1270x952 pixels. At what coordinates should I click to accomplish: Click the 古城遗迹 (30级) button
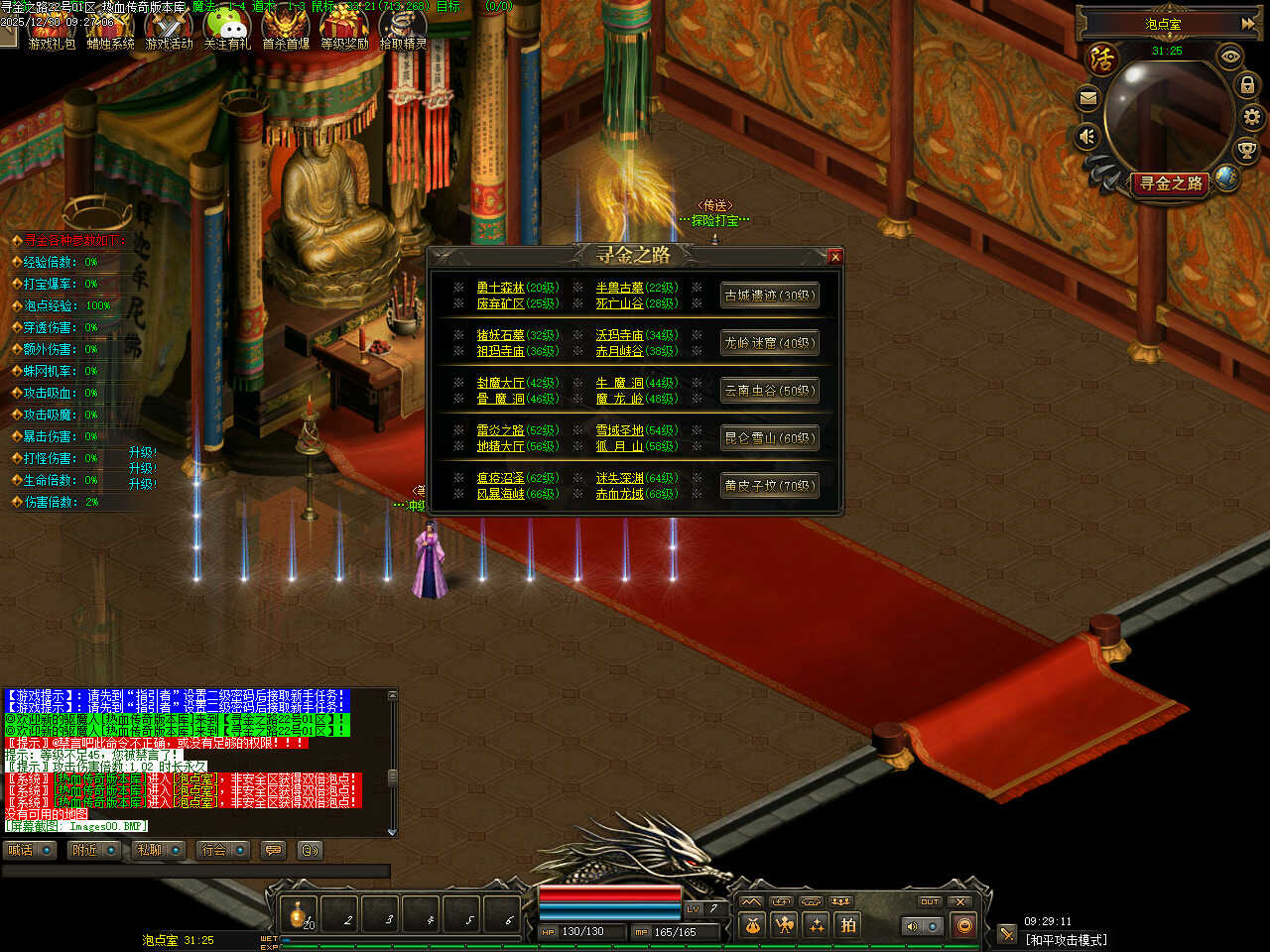click(x=769, y=296)
